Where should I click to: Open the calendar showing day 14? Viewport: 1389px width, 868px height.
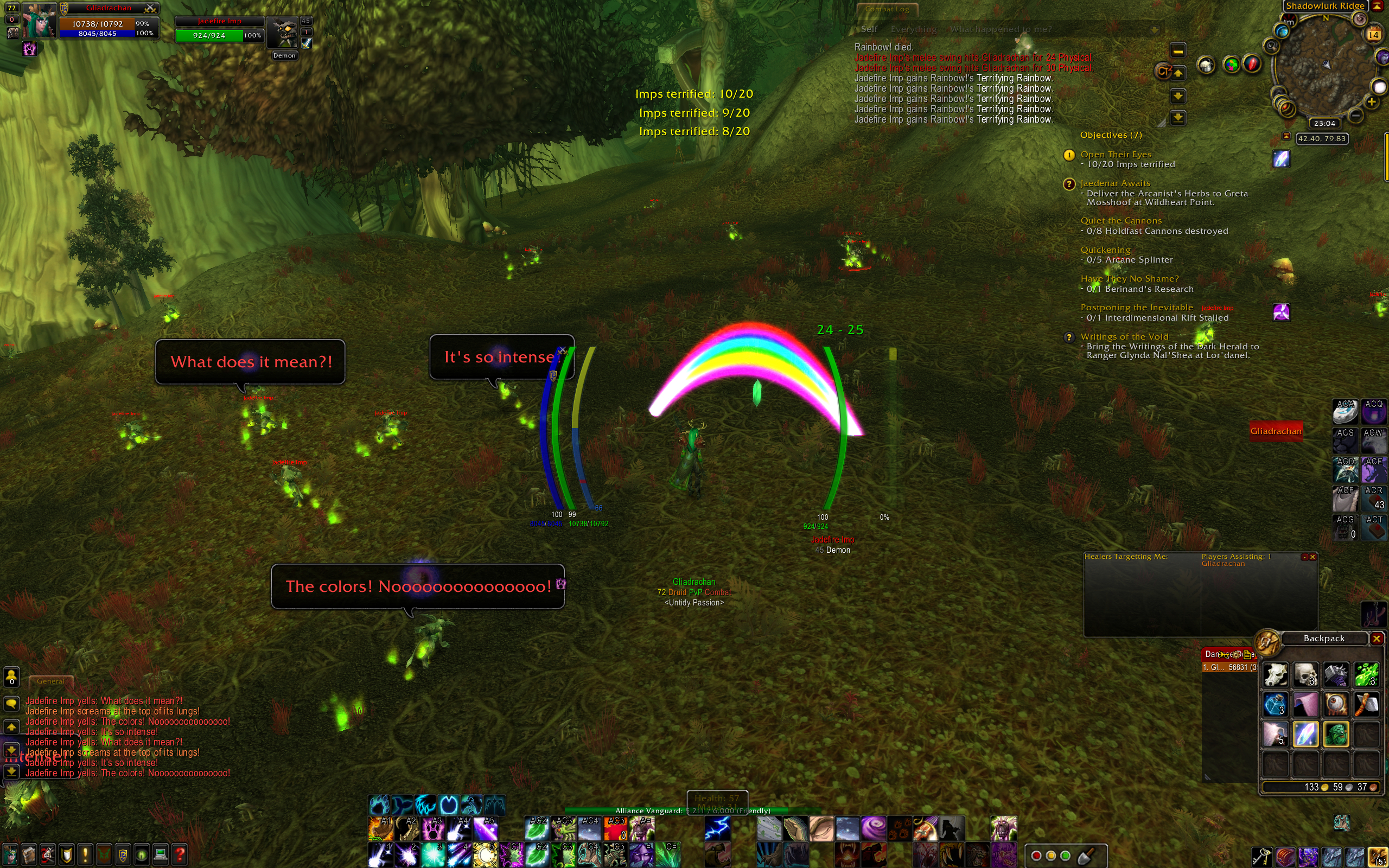[x=1373, y=34]
